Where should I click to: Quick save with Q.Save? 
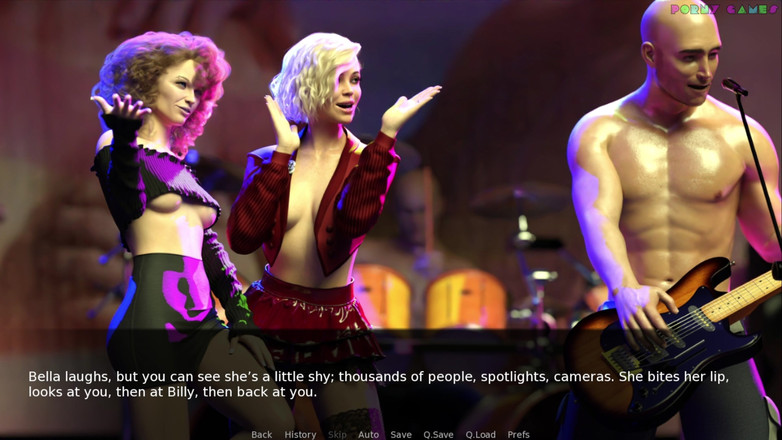coord(438,434)
